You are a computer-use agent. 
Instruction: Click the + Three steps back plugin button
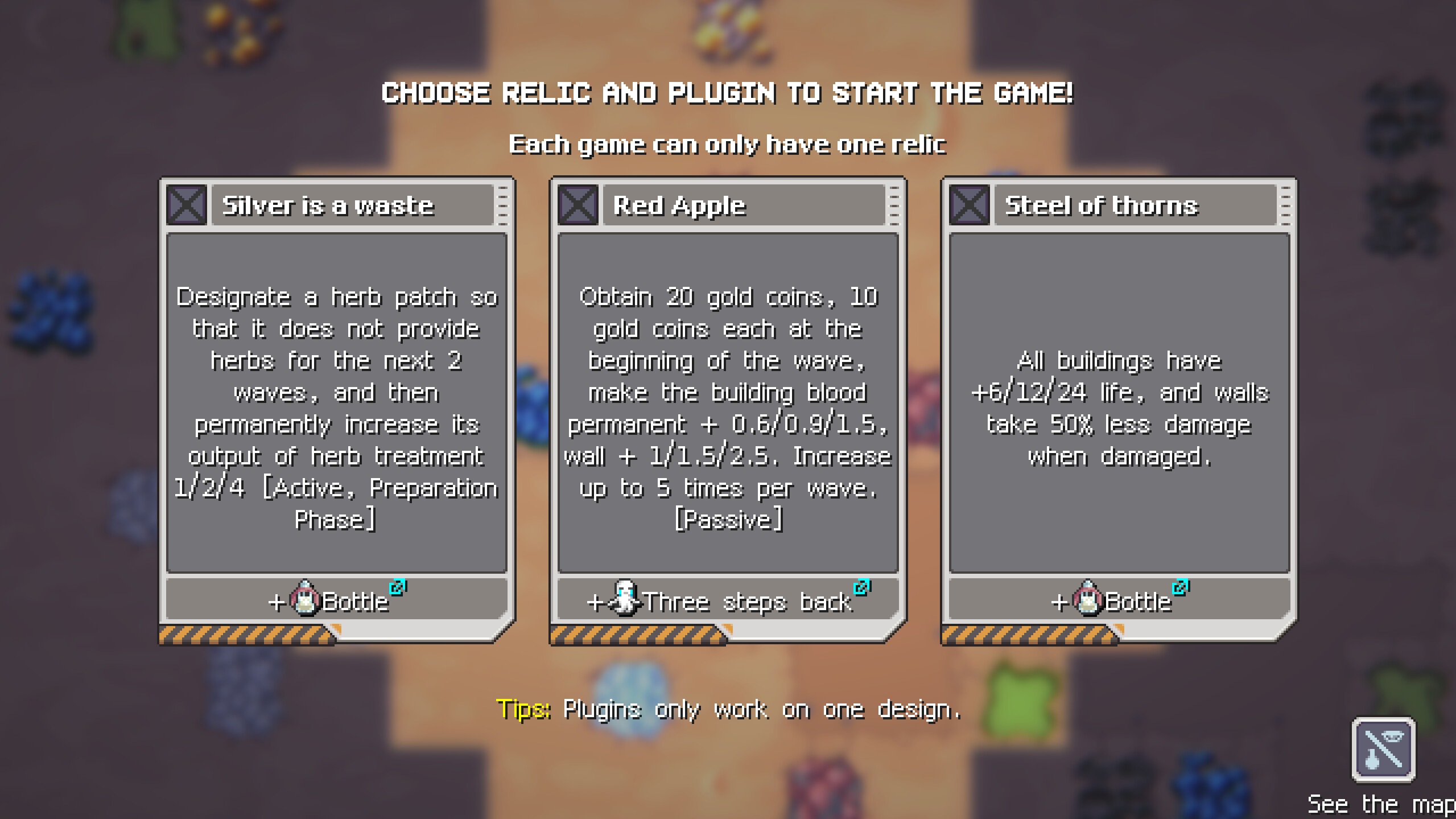727,599
